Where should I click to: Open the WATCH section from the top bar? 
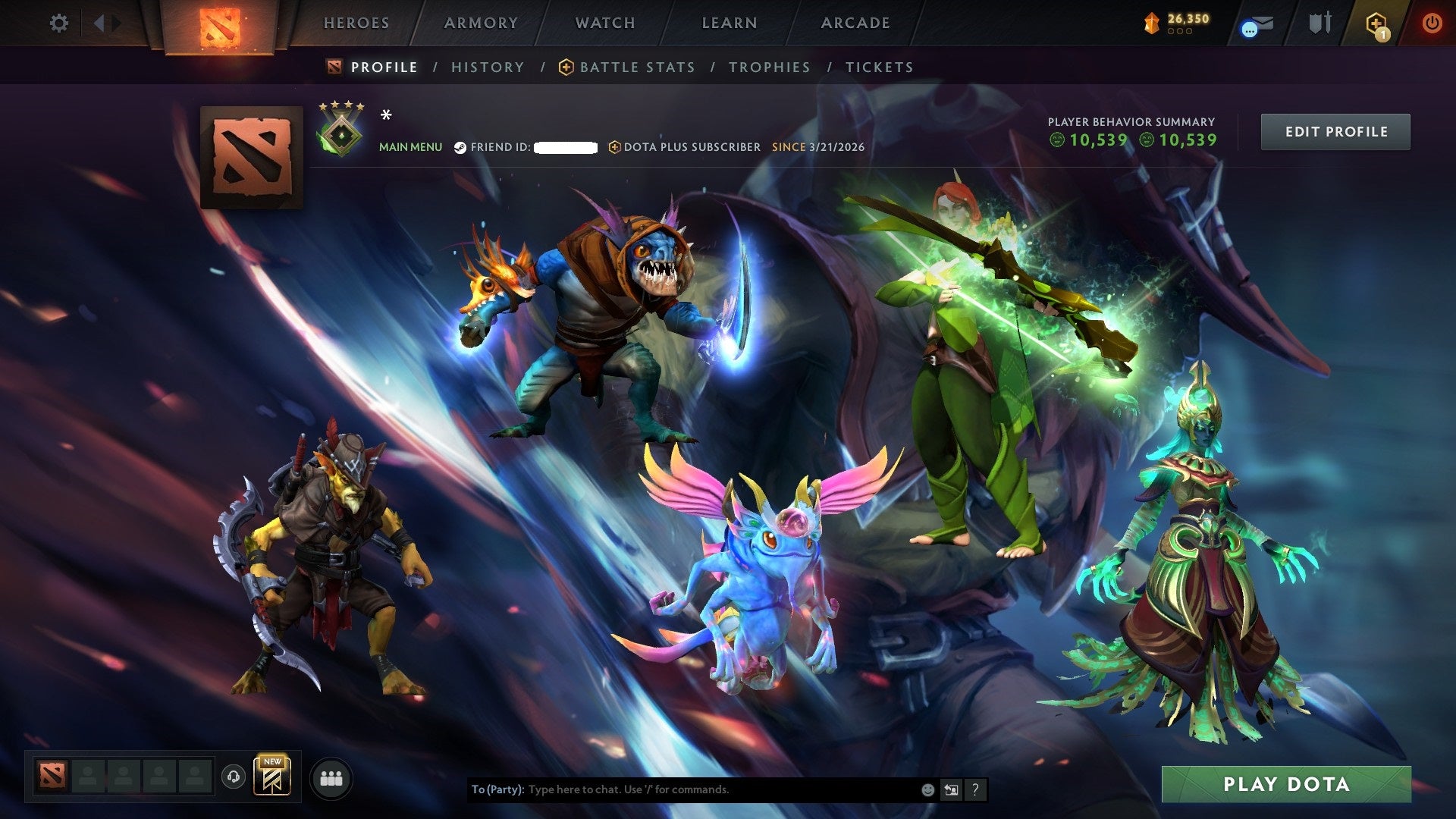point(604,23)
